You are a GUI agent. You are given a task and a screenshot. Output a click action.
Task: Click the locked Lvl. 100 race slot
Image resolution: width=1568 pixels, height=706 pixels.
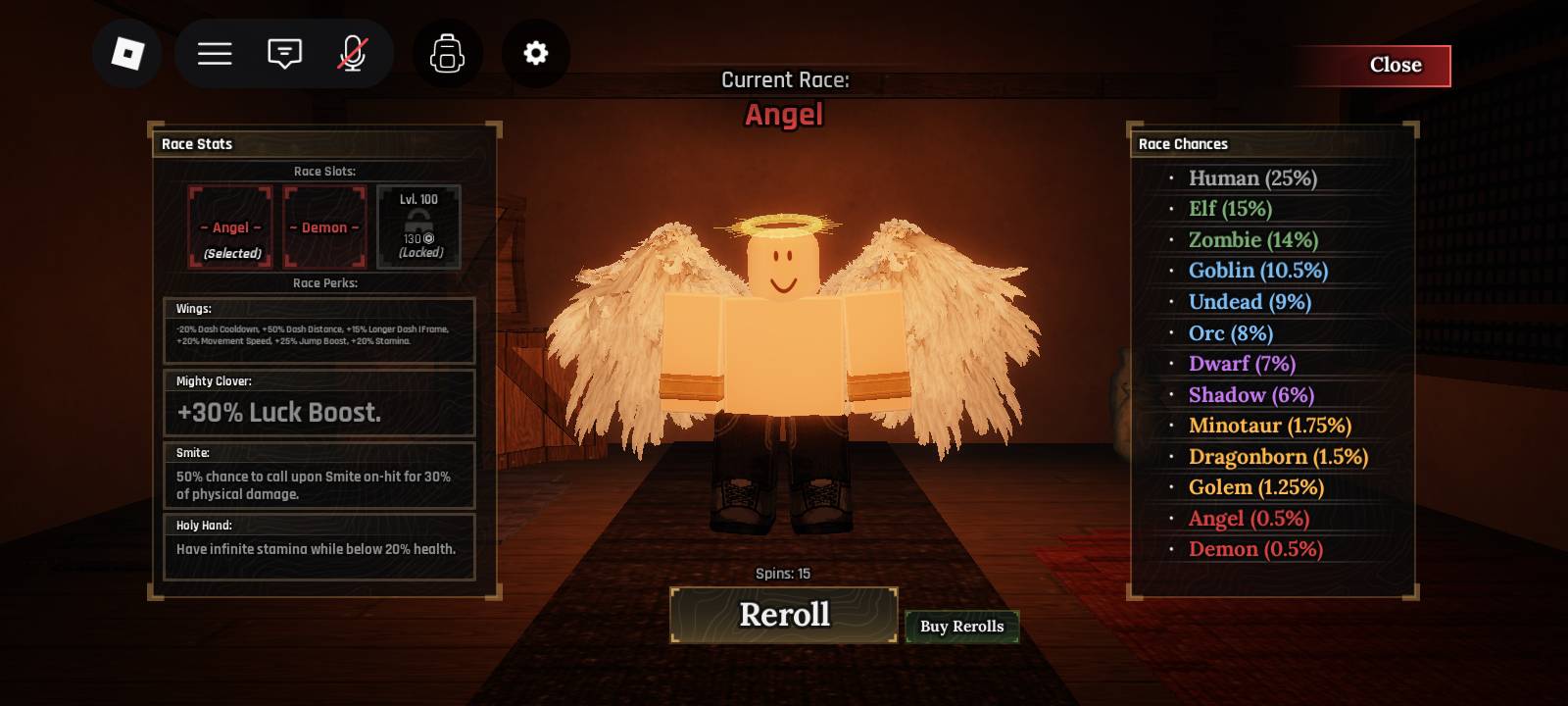(x=418, y=227)
